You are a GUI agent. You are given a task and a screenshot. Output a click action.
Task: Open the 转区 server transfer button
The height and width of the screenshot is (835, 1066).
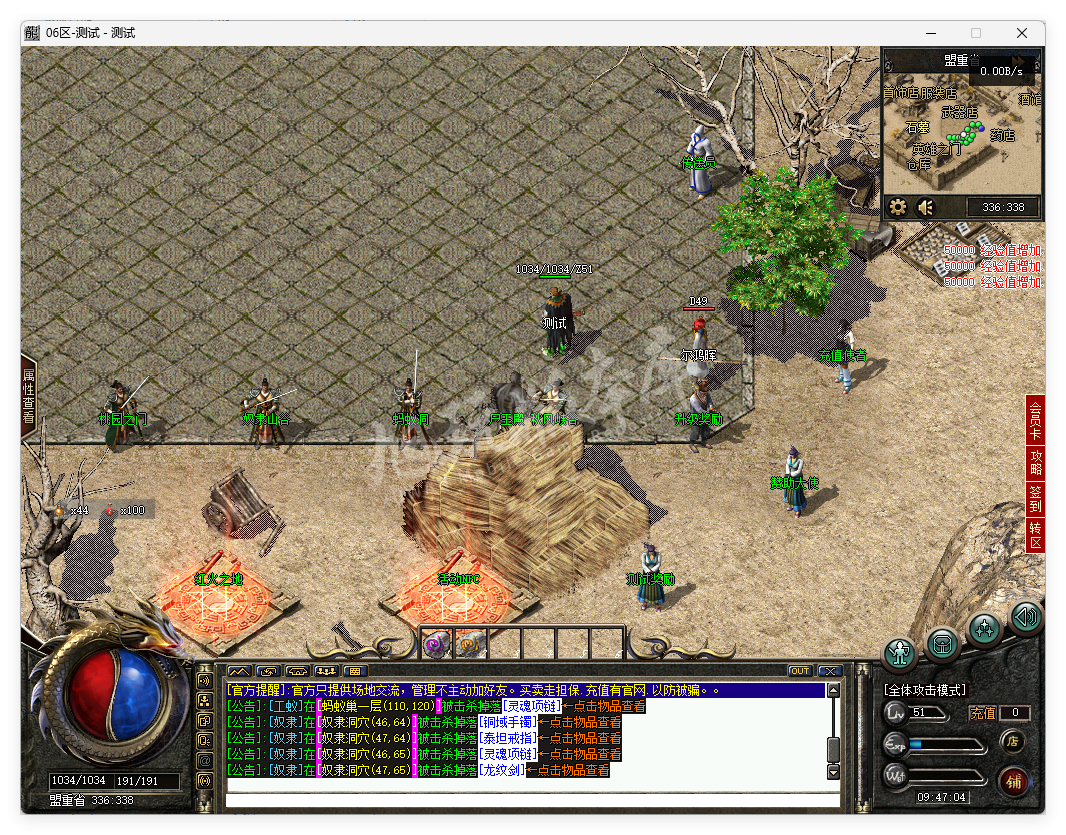[x=1036, y=534]
